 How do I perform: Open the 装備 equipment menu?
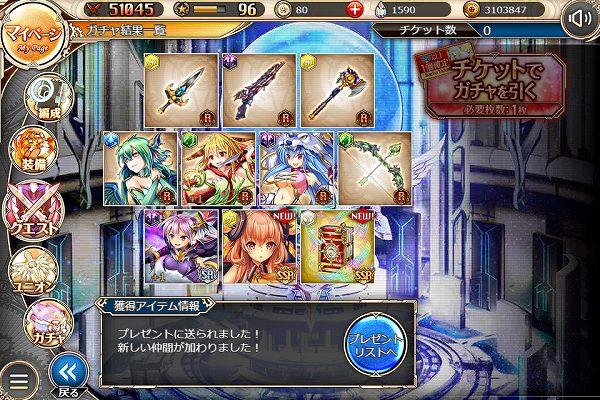point(30,150)
